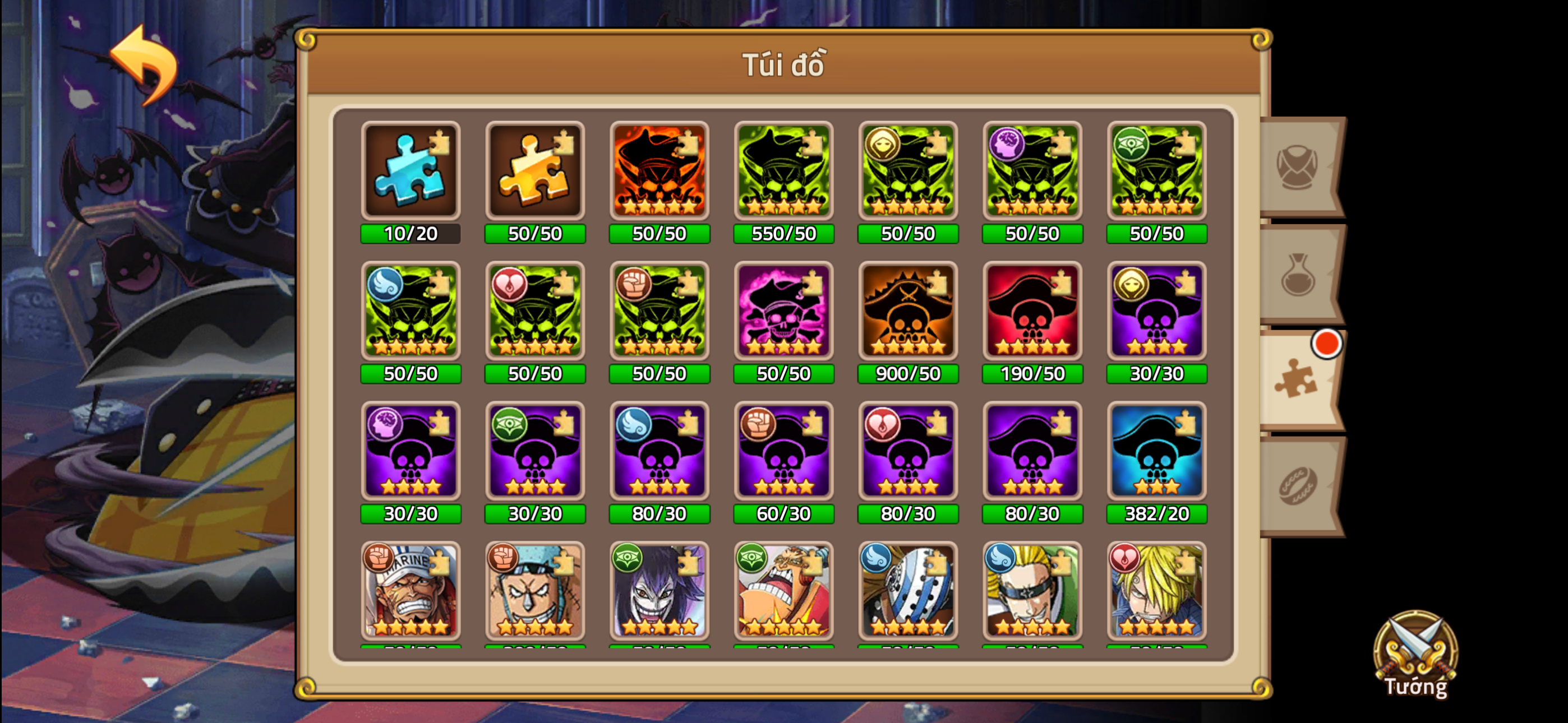Screen dimensions: 1568x723
Task: Select the fiery orange four-star skull fragment
Action: pyautogui.click(x=659, y=172)
